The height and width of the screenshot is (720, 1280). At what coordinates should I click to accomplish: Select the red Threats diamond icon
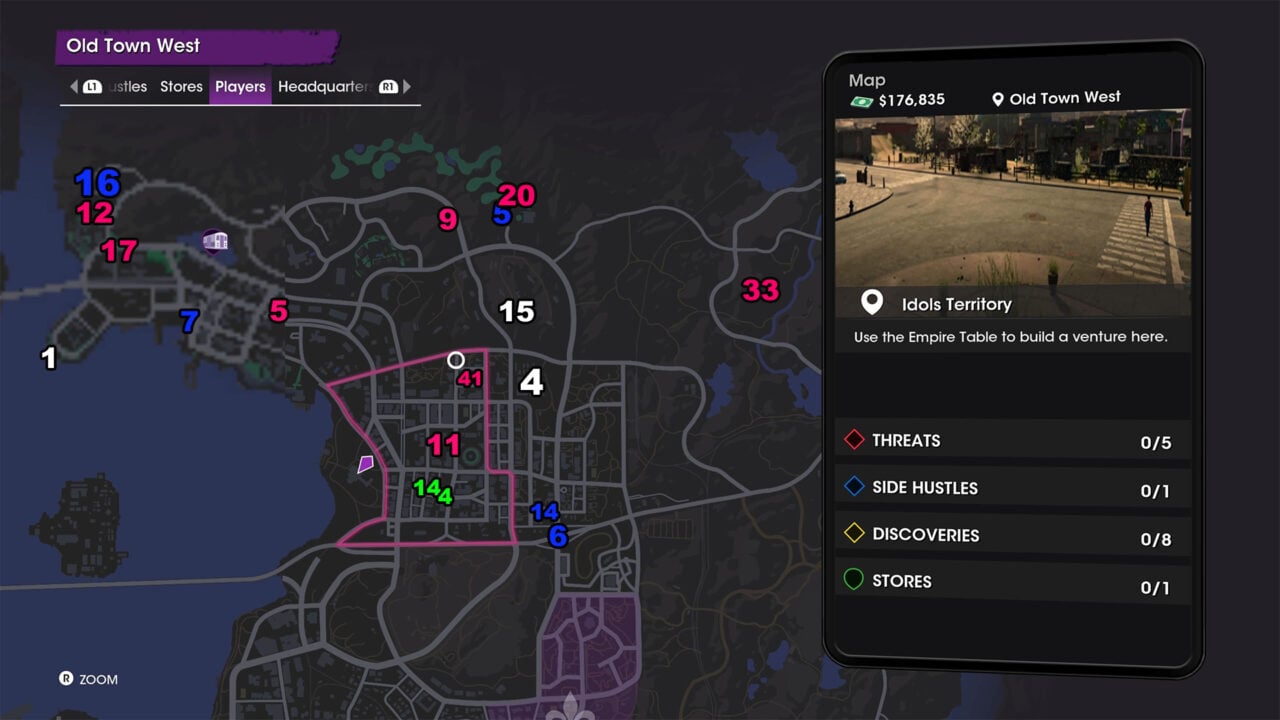click(854, 439)
